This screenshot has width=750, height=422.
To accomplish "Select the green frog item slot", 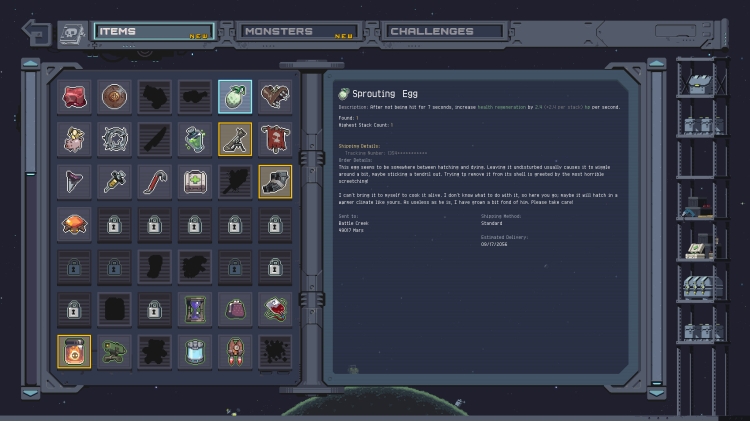I will (x=115, y=351).
